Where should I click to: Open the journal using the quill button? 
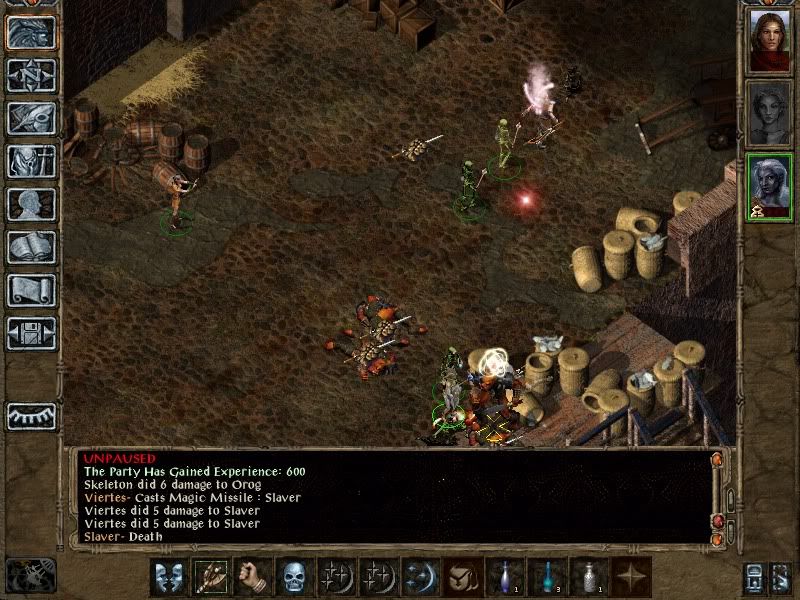click(x=31, y=118)
